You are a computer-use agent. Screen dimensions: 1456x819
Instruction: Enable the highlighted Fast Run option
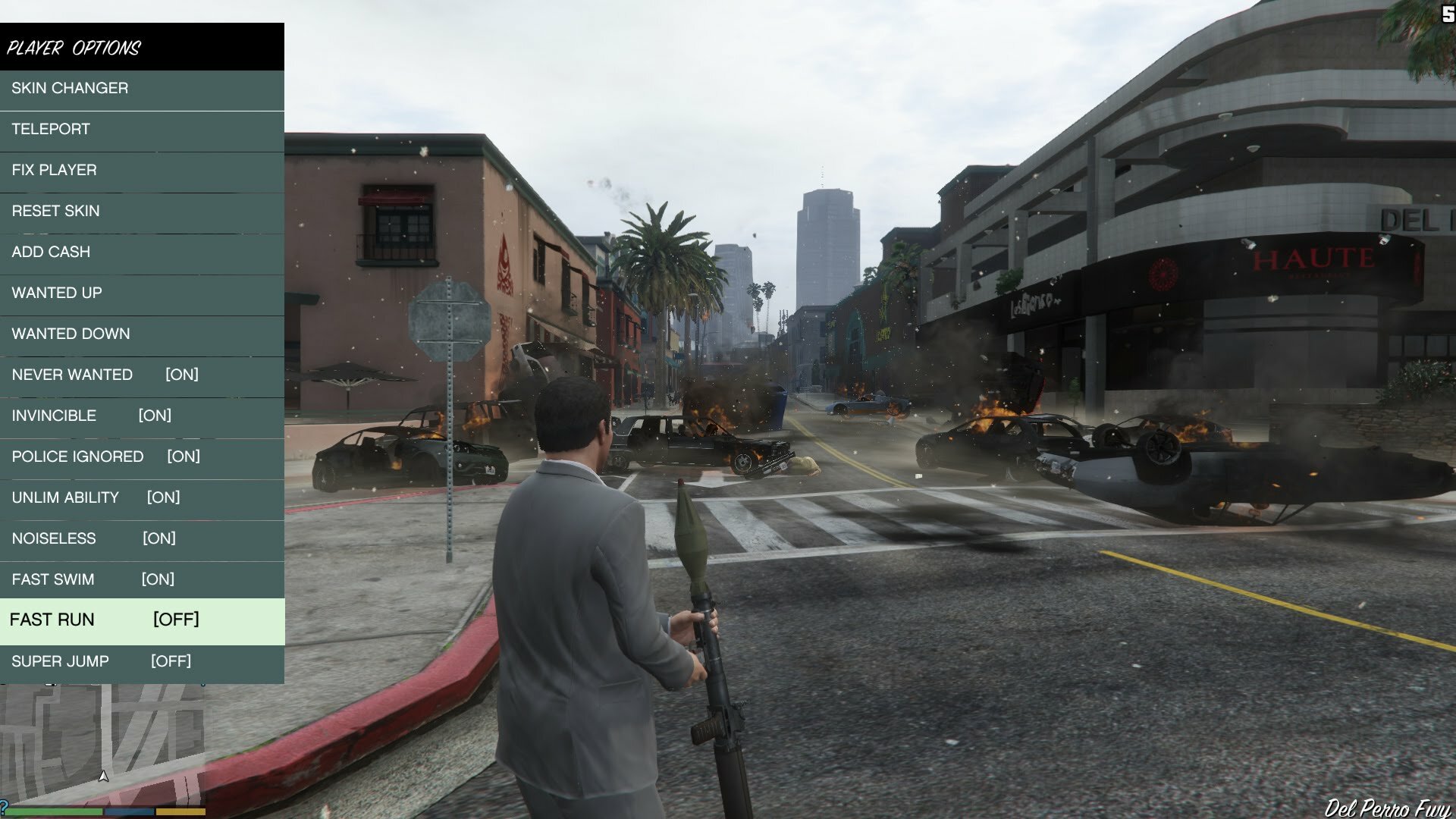[142, 620]
